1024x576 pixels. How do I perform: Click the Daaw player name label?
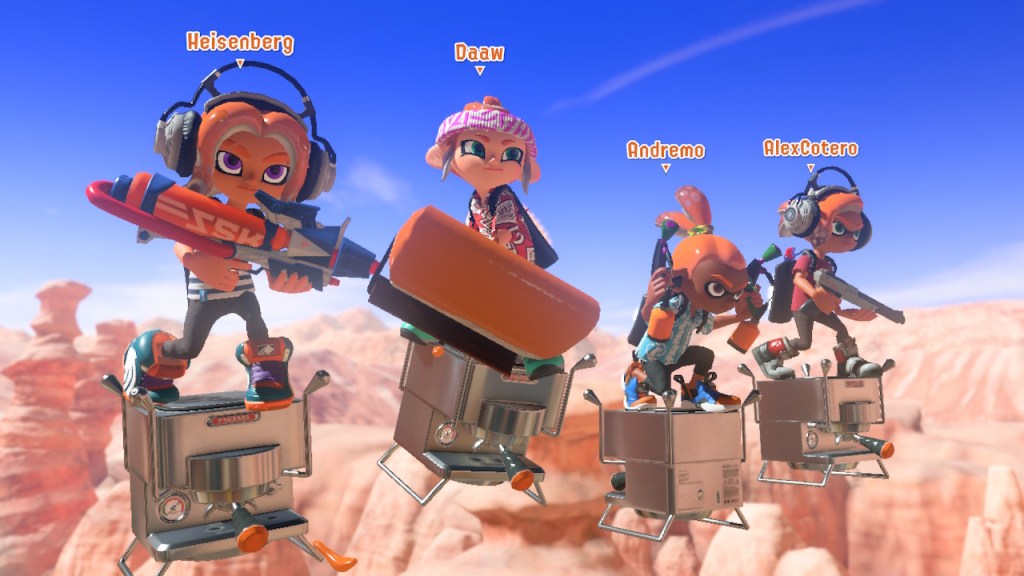point(479,52)
